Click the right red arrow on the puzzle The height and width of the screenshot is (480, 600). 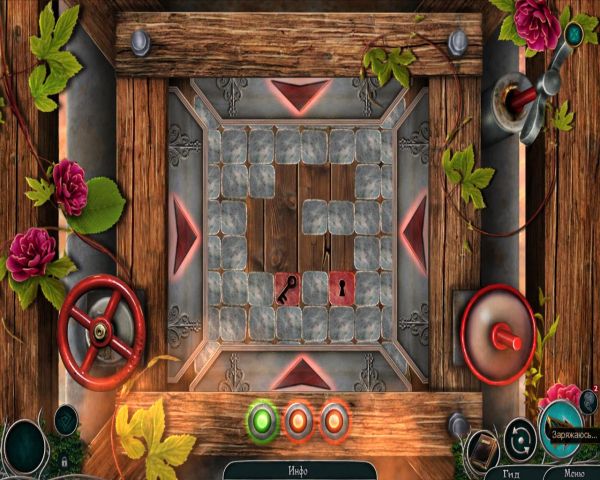414,235
